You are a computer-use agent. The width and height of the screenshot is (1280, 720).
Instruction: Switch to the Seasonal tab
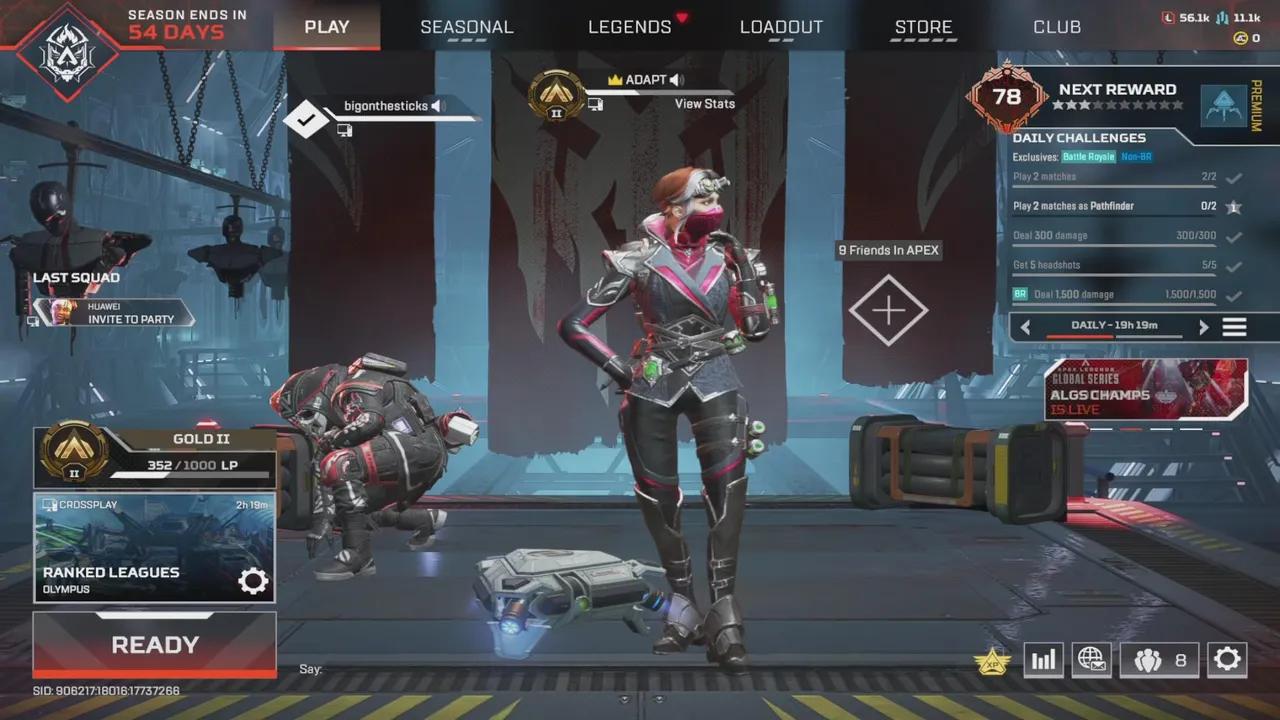[x=466, y=27]
